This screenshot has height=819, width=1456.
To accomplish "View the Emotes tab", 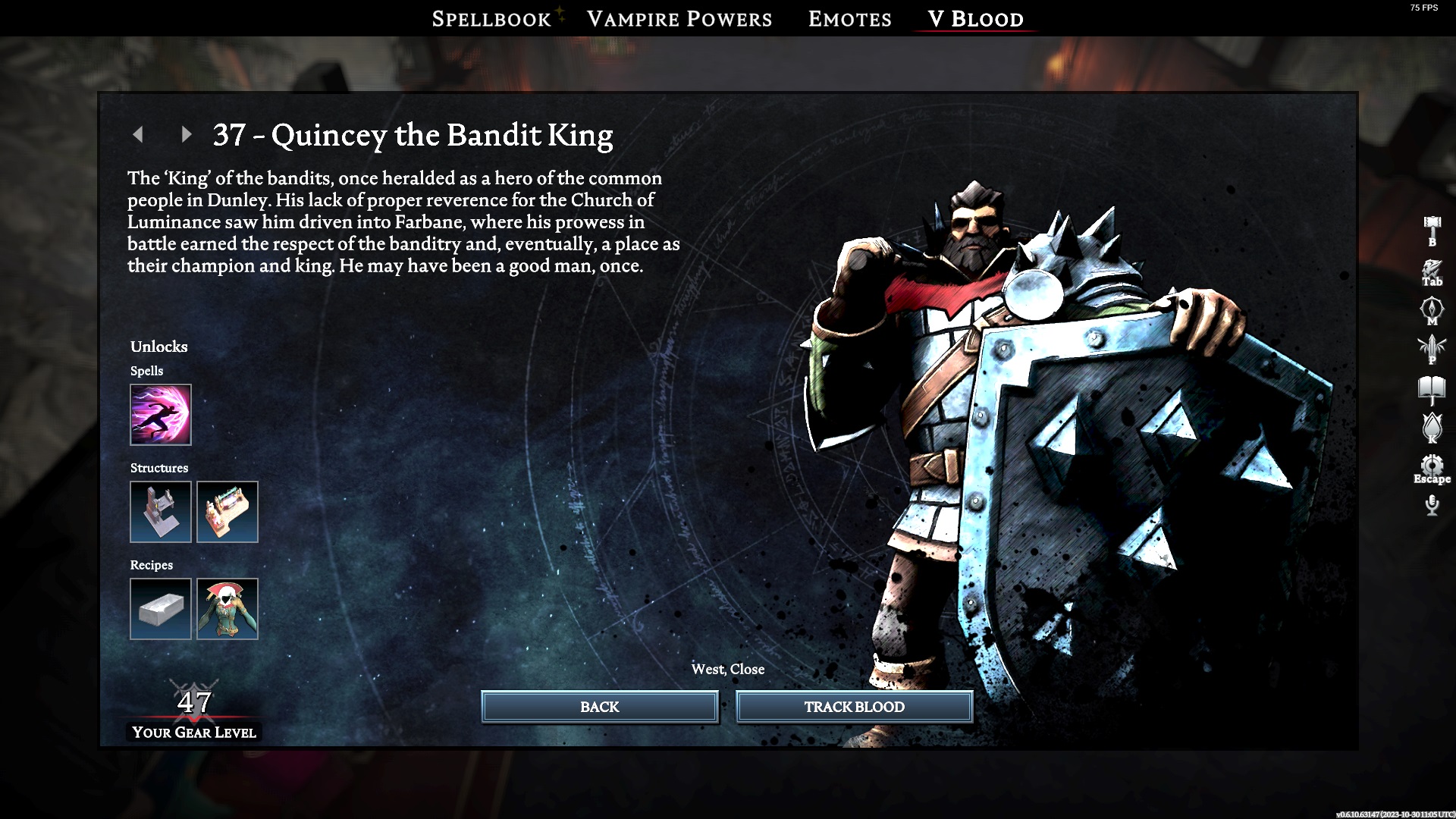I will click(x=849, y=18).
